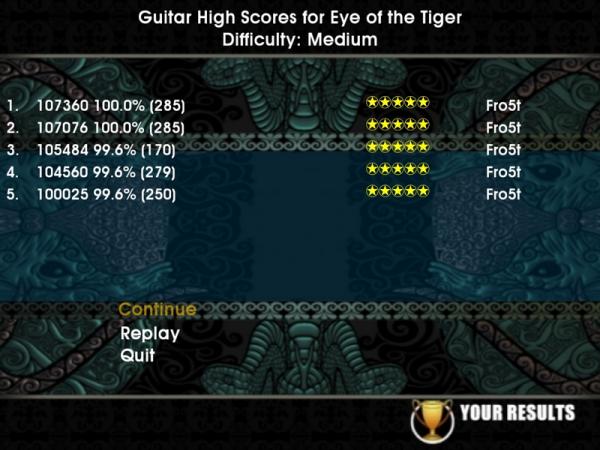Select the third-place score row 105484
This screenshot has width=600, height=450.
[111, 150]
